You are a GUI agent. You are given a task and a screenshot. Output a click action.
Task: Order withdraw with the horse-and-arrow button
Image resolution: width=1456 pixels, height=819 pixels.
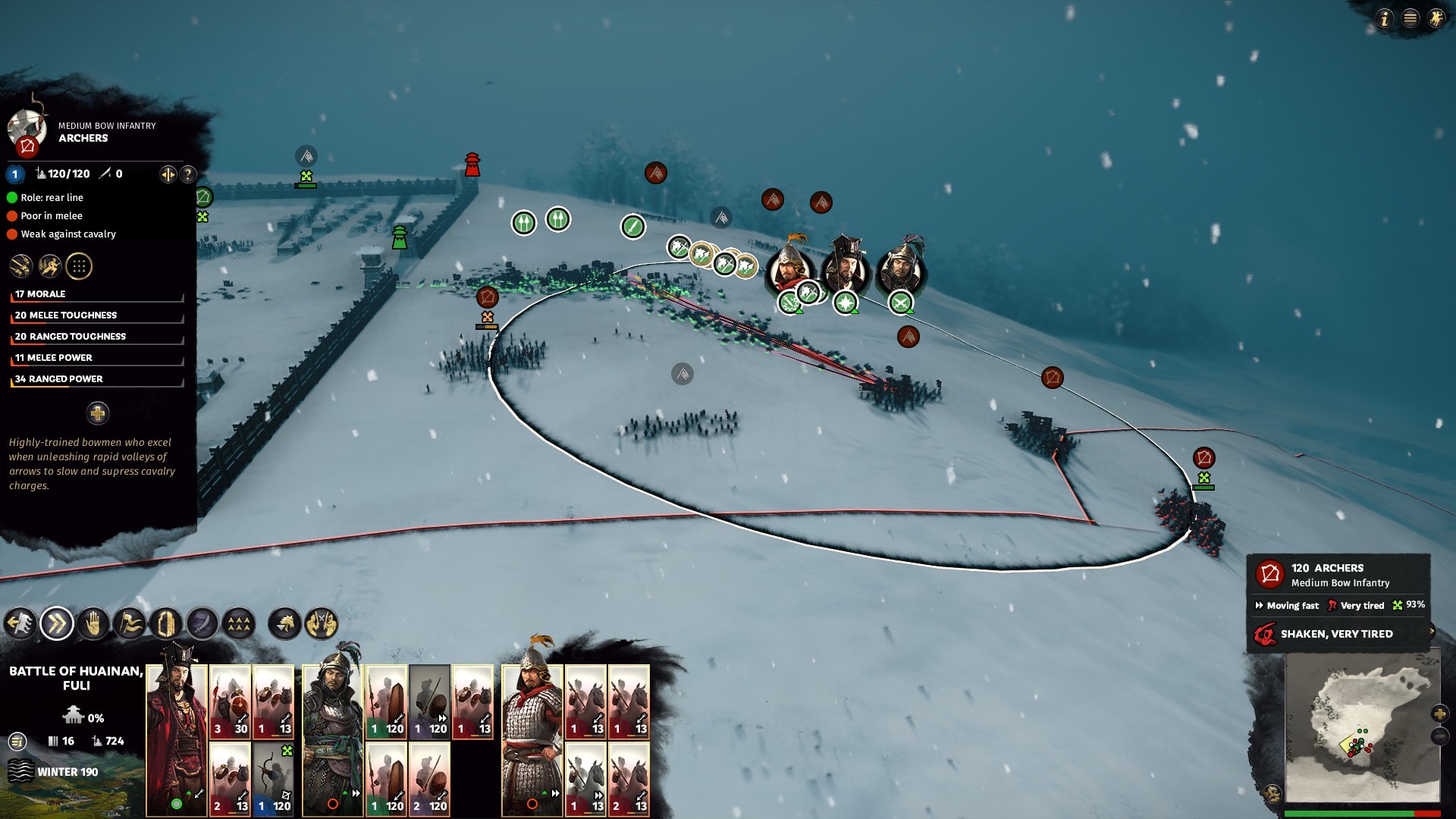click(20, 624)
